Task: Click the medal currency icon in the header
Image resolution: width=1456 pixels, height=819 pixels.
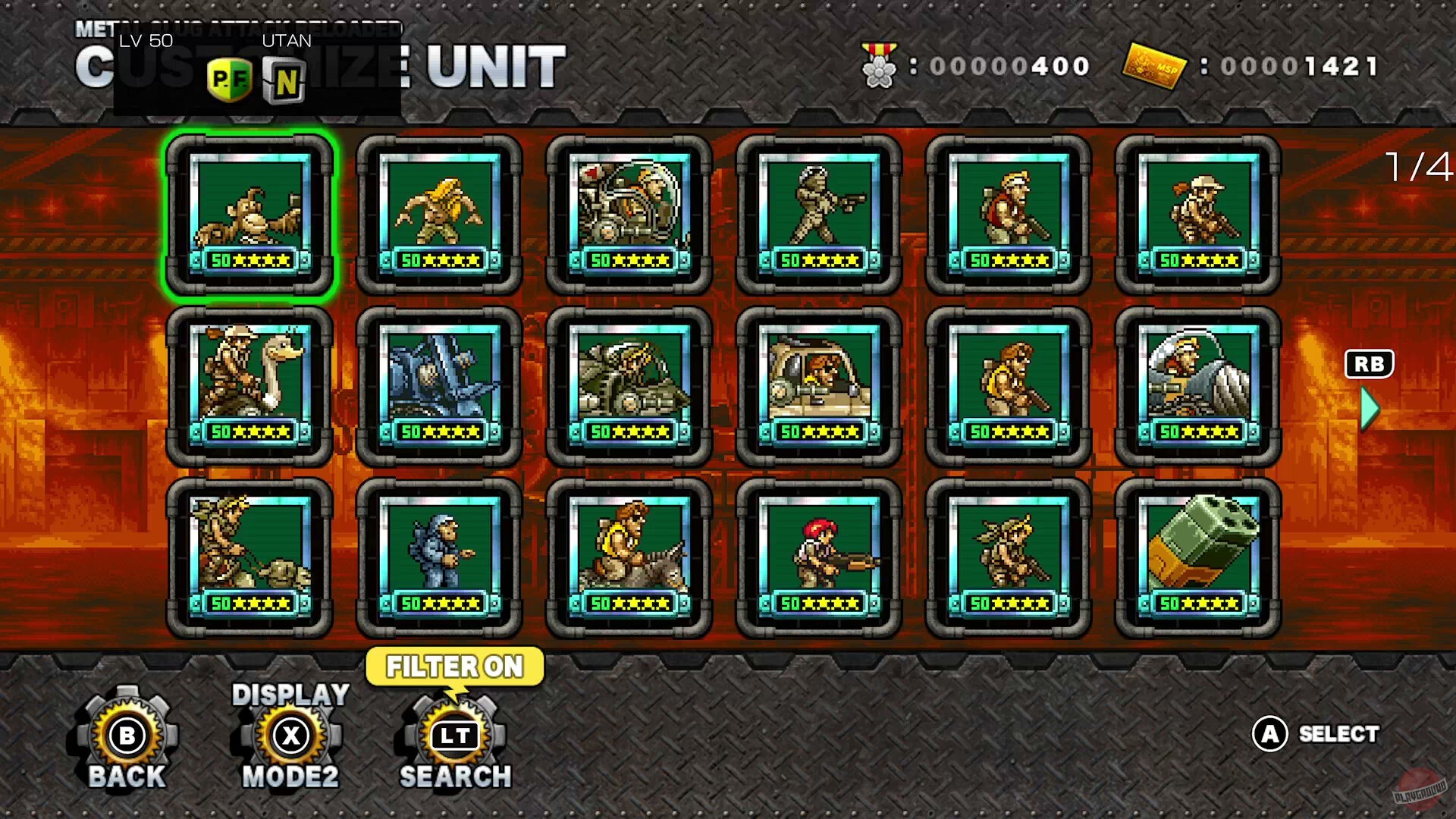Action: 877,64
